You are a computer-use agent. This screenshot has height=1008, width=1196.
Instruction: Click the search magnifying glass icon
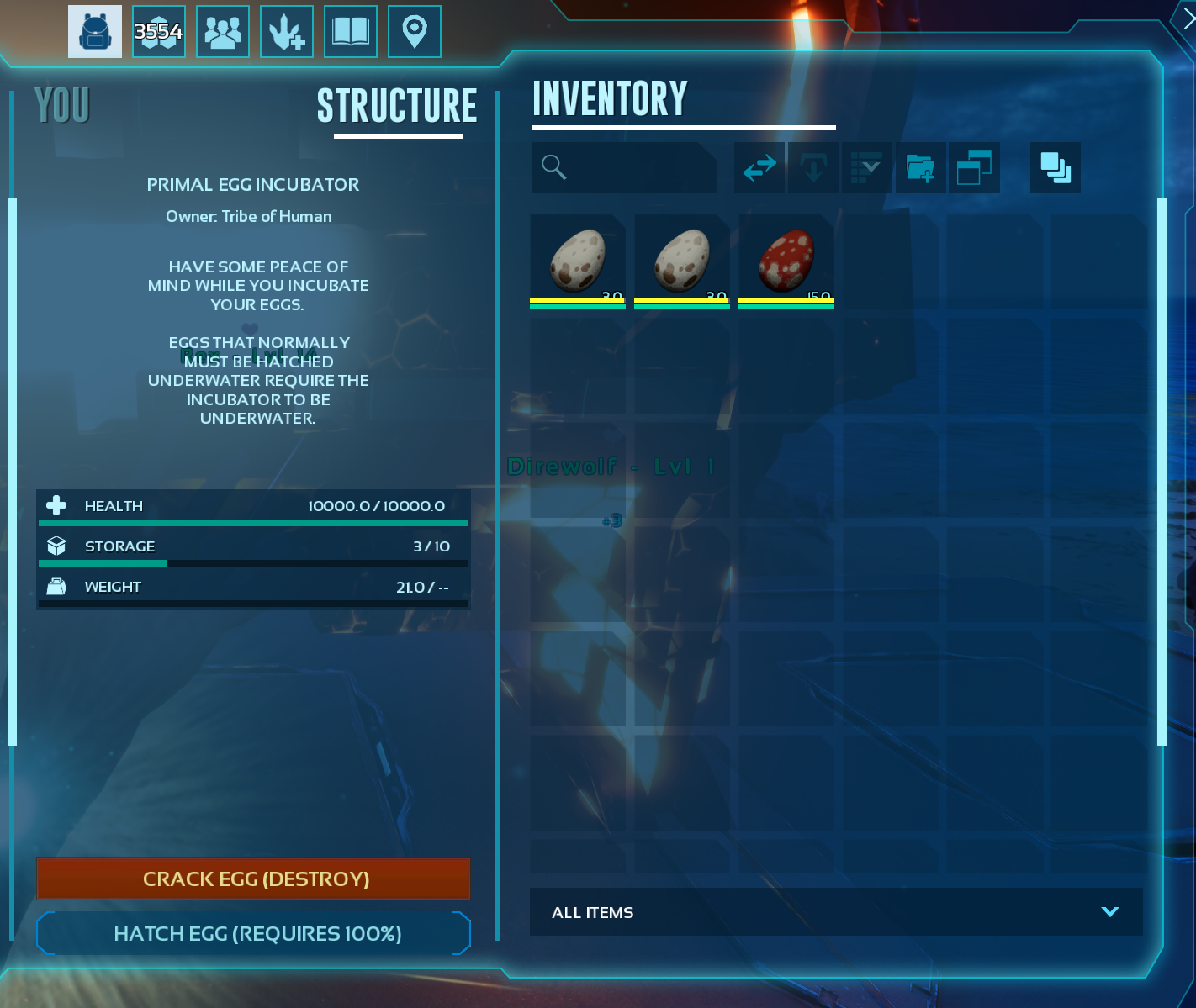553,167
